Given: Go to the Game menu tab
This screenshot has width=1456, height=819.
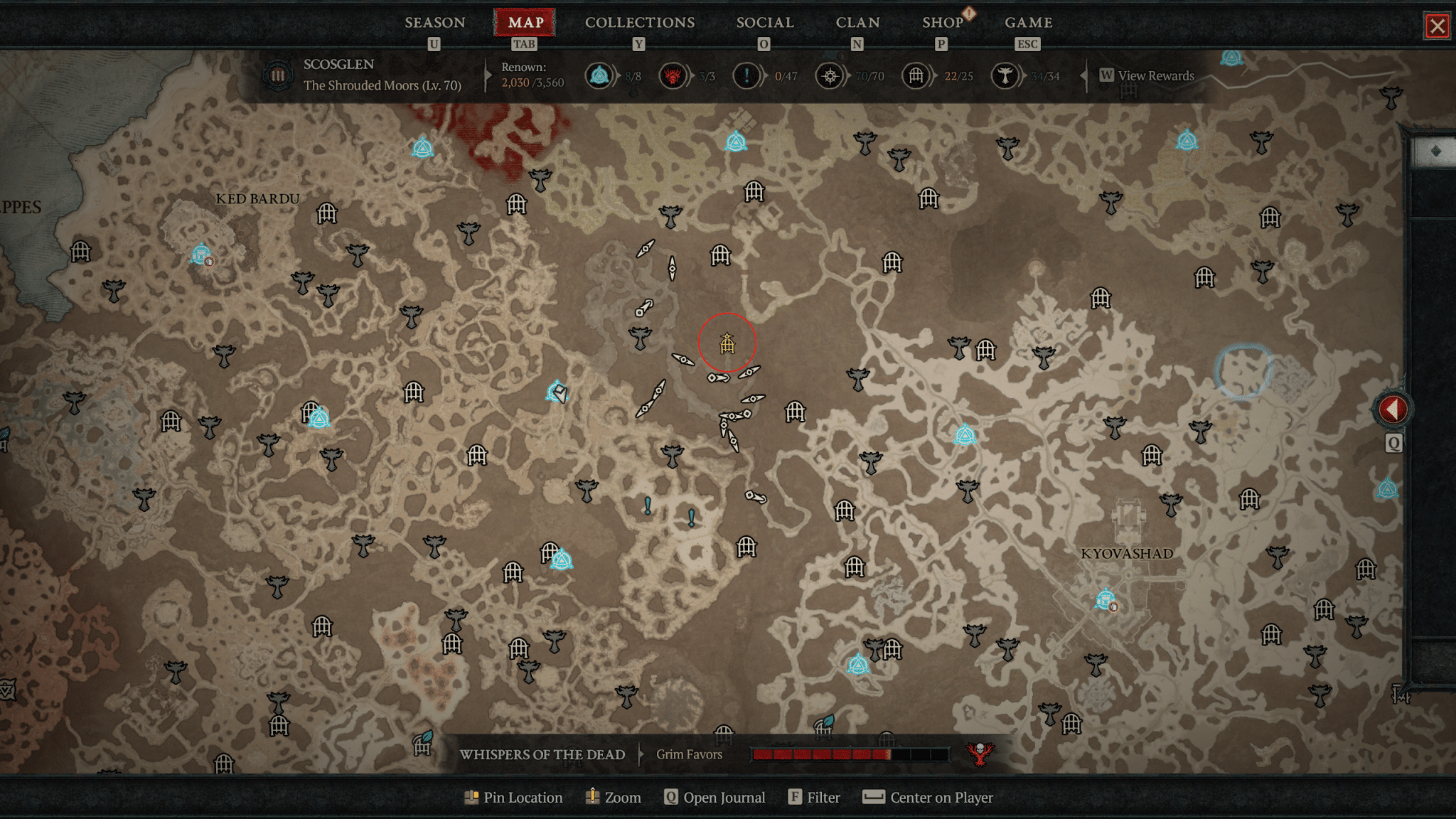Looking at the screenshot, I should [x=1028, y=23].
